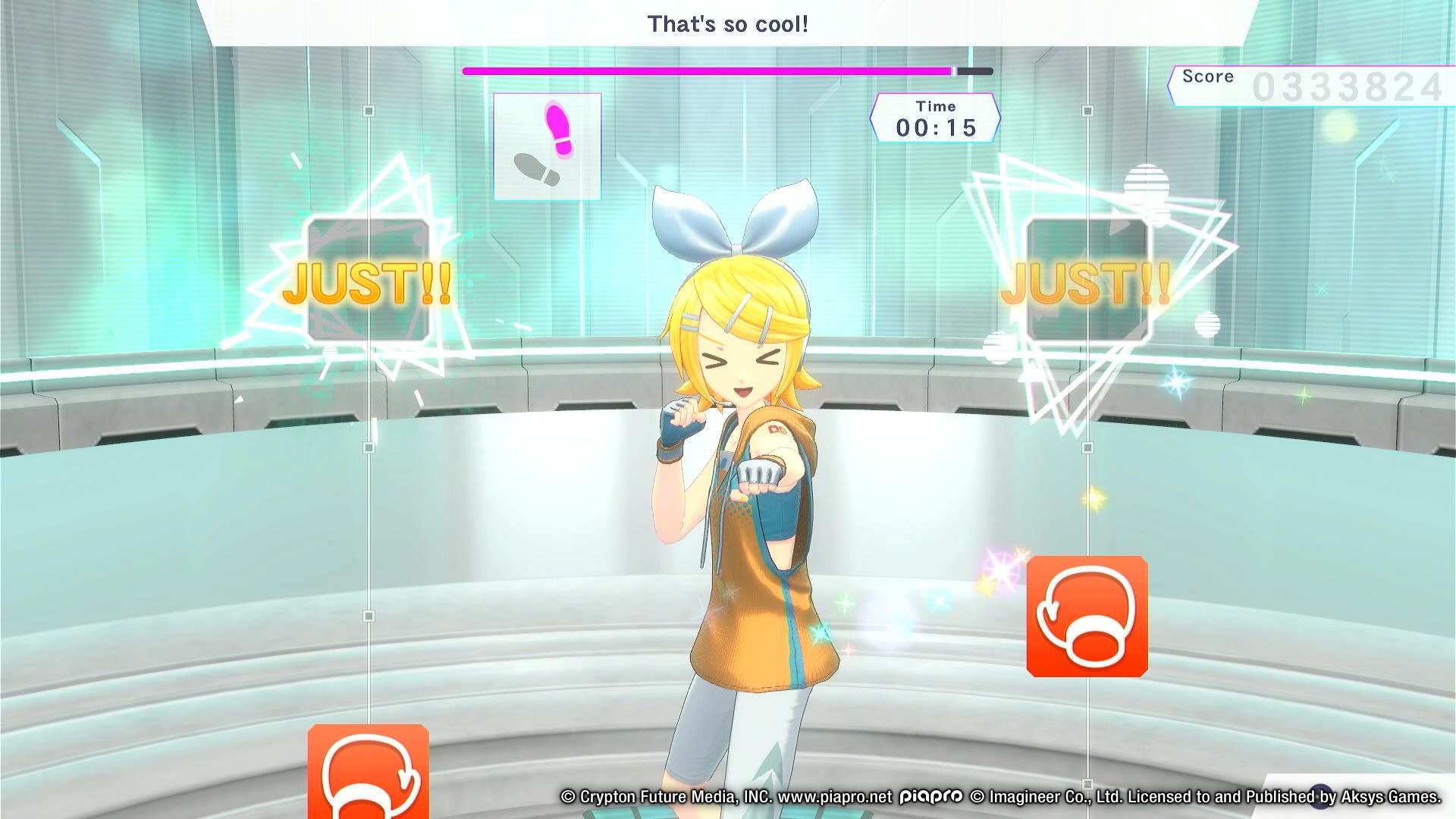Image resolution: width=1456 pixels, height=819 pixels.
Task: Click the Time display hexagon badge
Action: pos(937,118)
